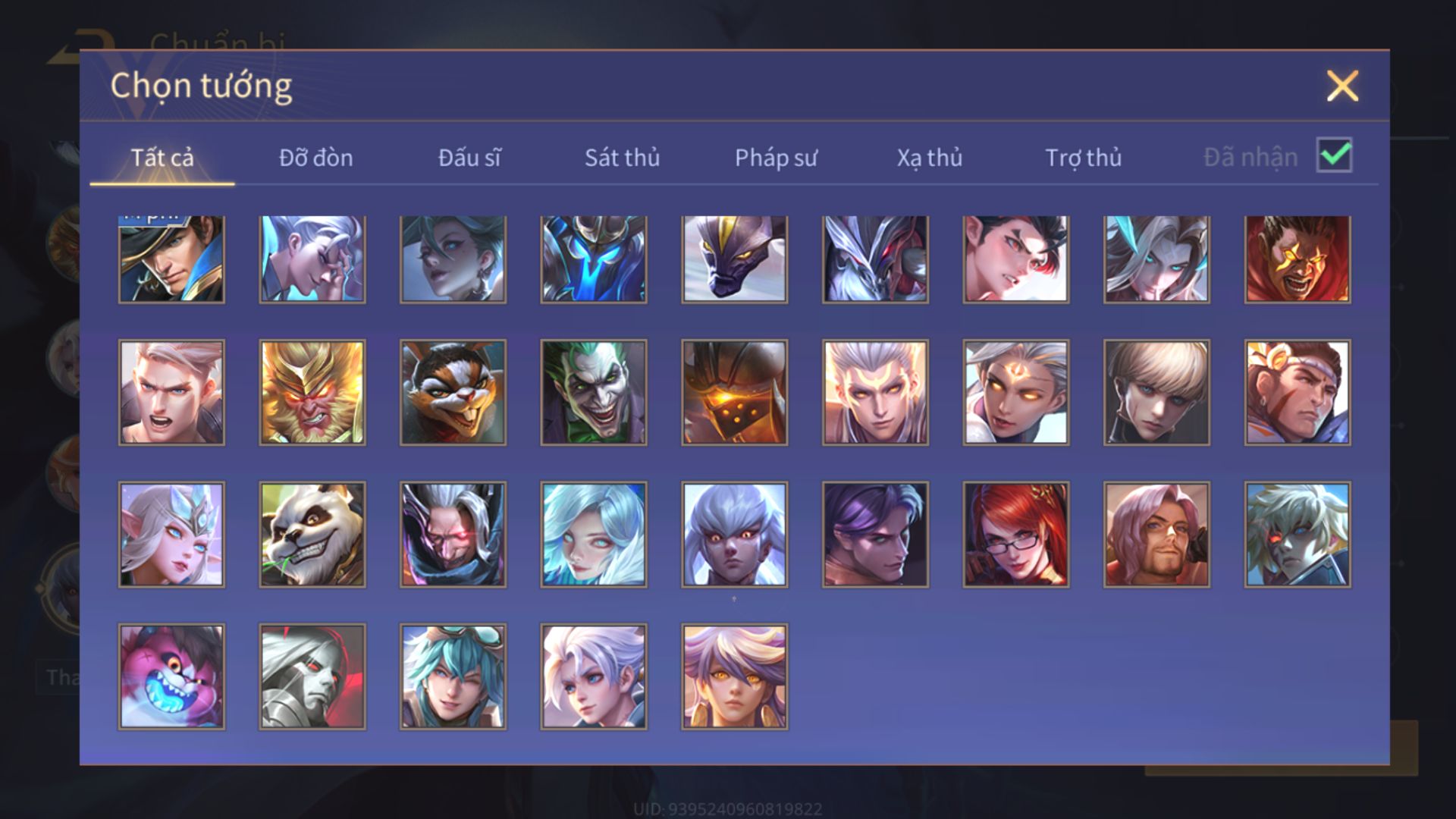Select the teal-haired hero wearing goggles
The image size is (1456, 819).
tap(453, 676)
